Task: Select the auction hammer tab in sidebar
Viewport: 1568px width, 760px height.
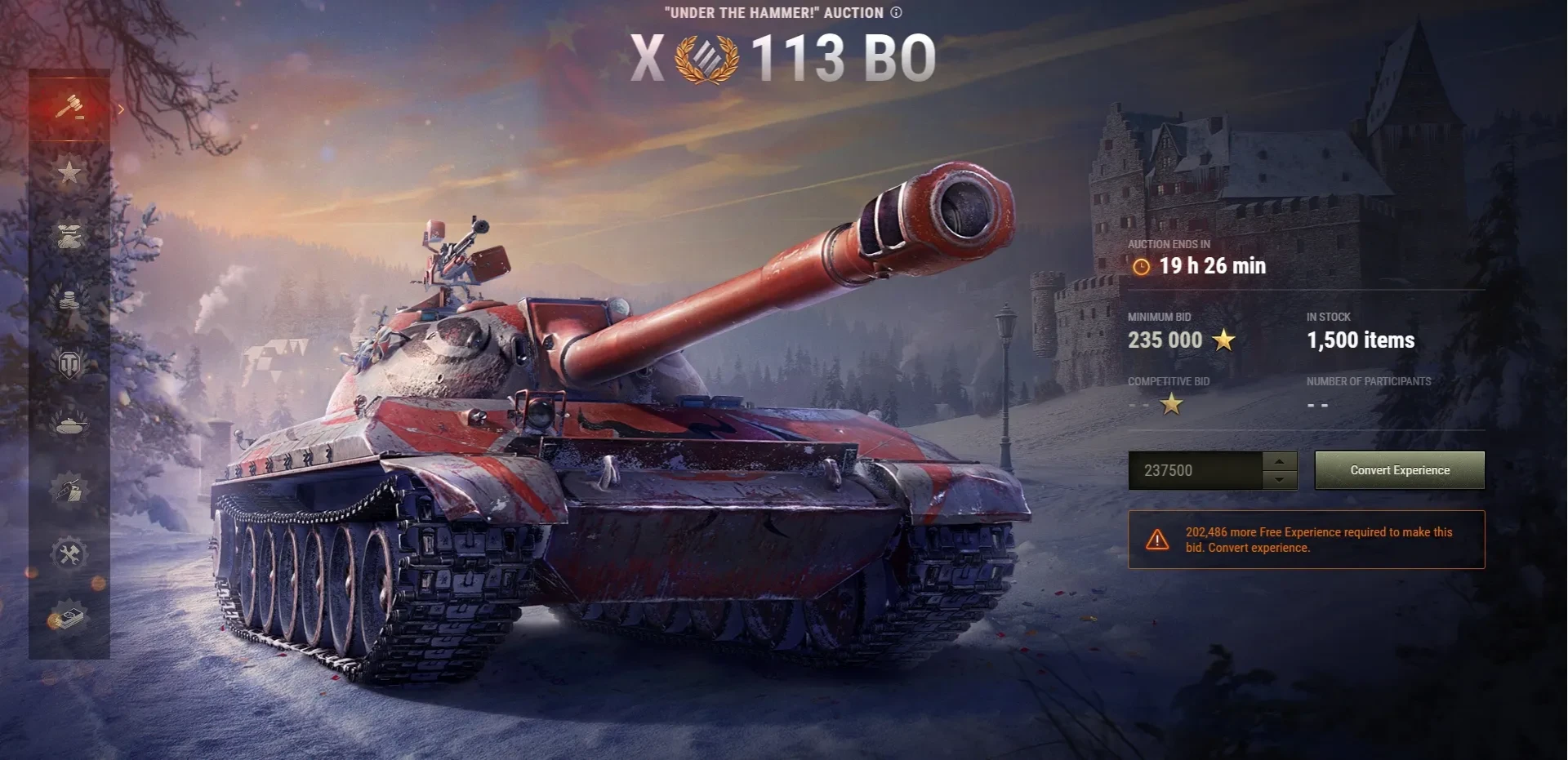Action: [69, 106]
